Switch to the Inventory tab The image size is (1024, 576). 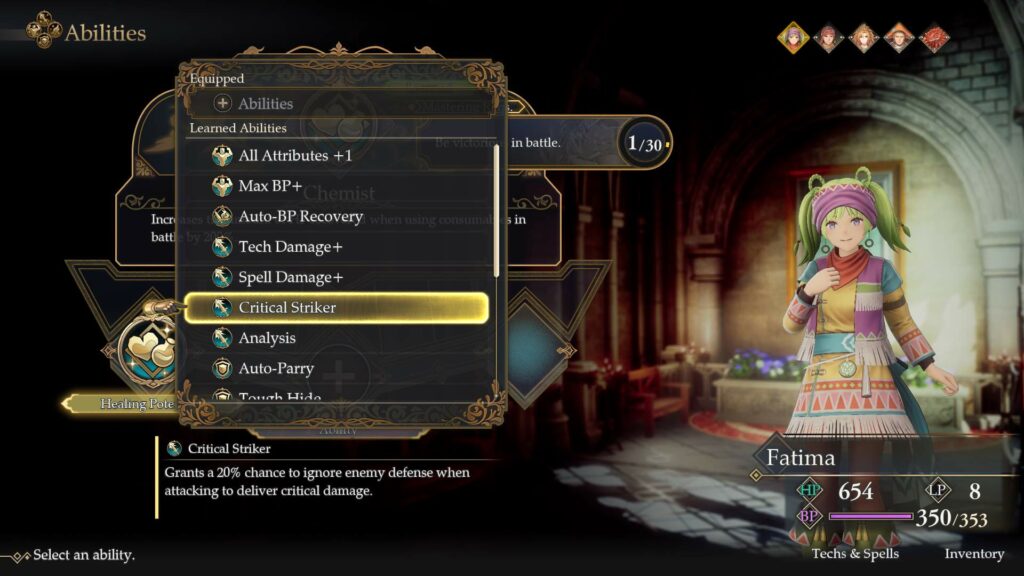[x=974, y=553]
